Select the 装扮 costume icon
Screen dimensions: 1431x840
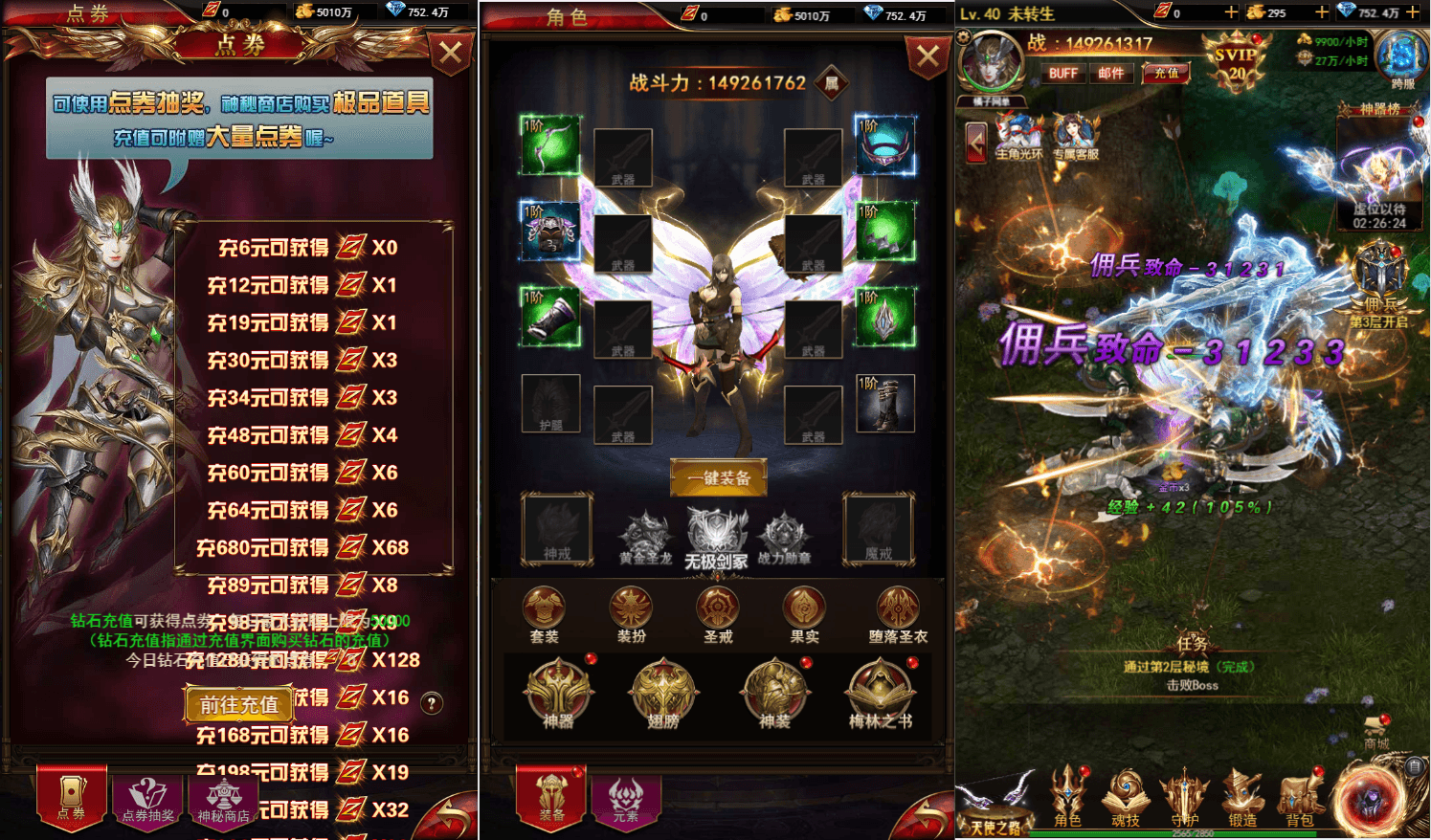click(x=631, y=613)
